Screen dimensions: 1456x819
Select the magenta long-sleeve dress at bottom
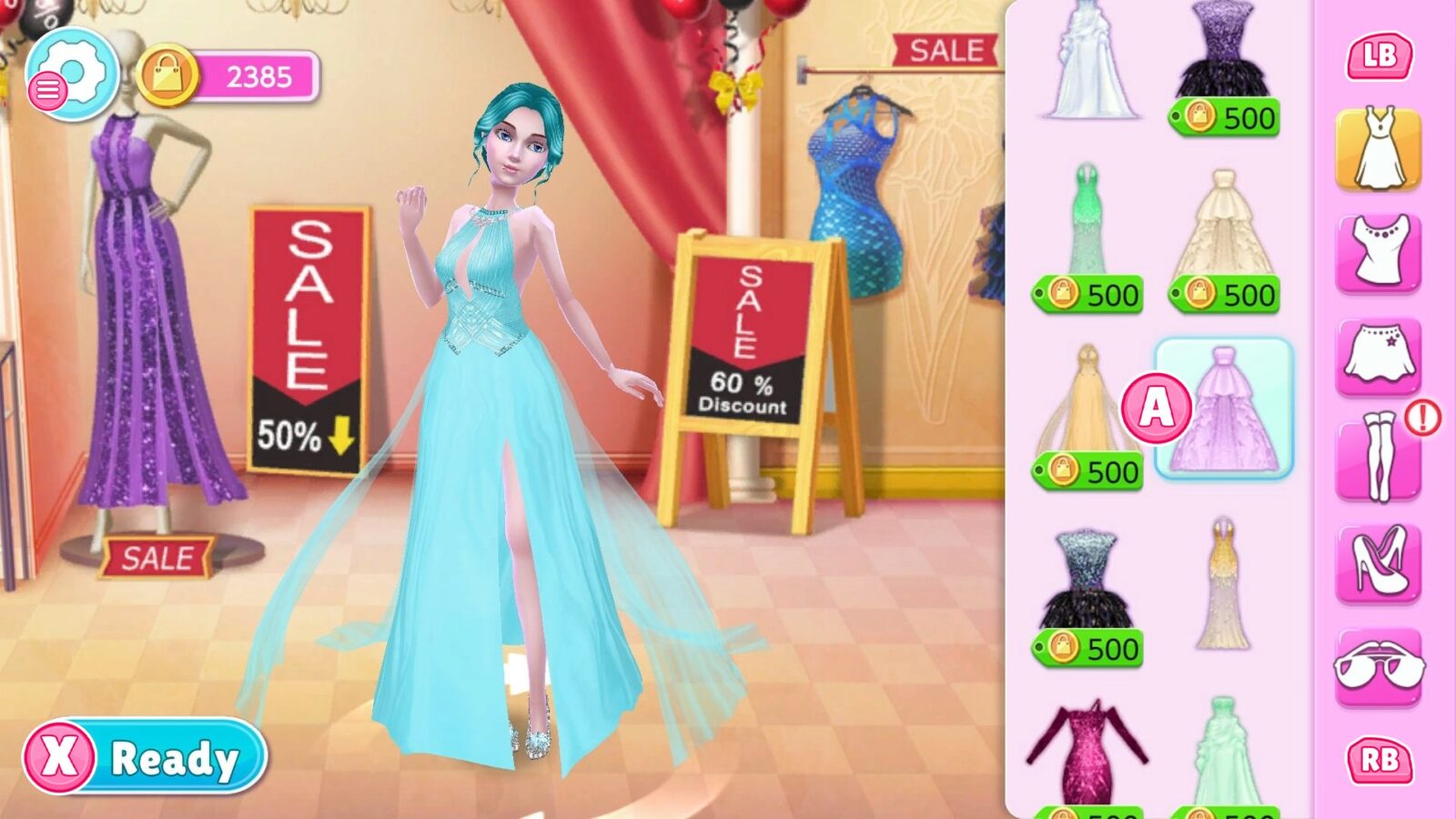[1091, 751]
